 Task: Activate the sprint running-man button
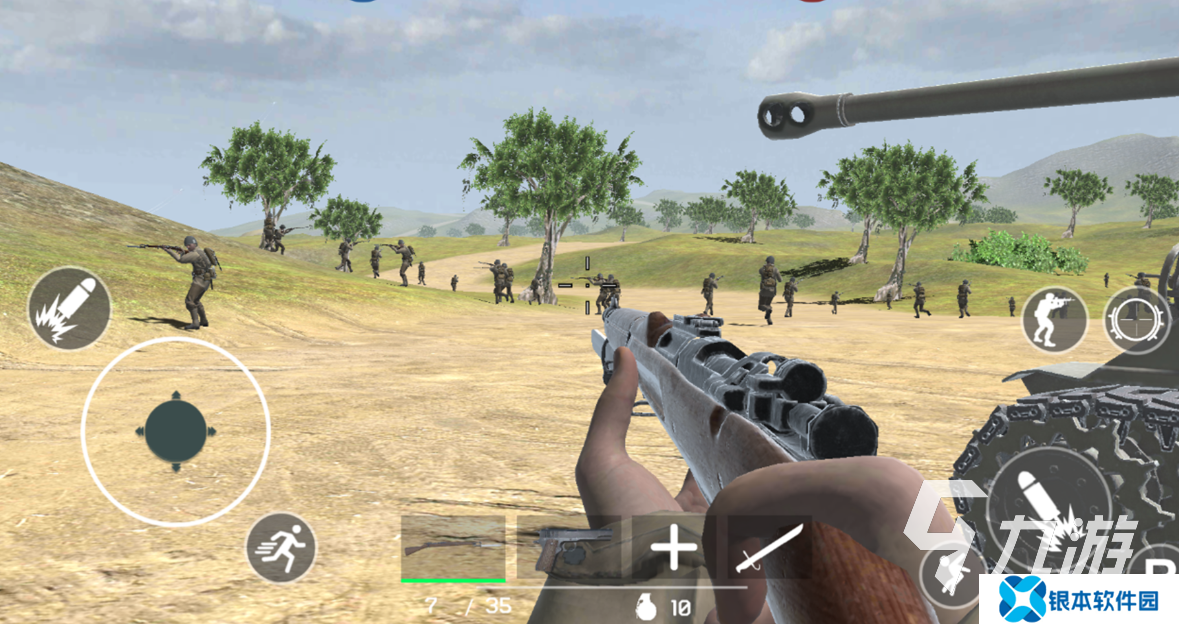281,547
